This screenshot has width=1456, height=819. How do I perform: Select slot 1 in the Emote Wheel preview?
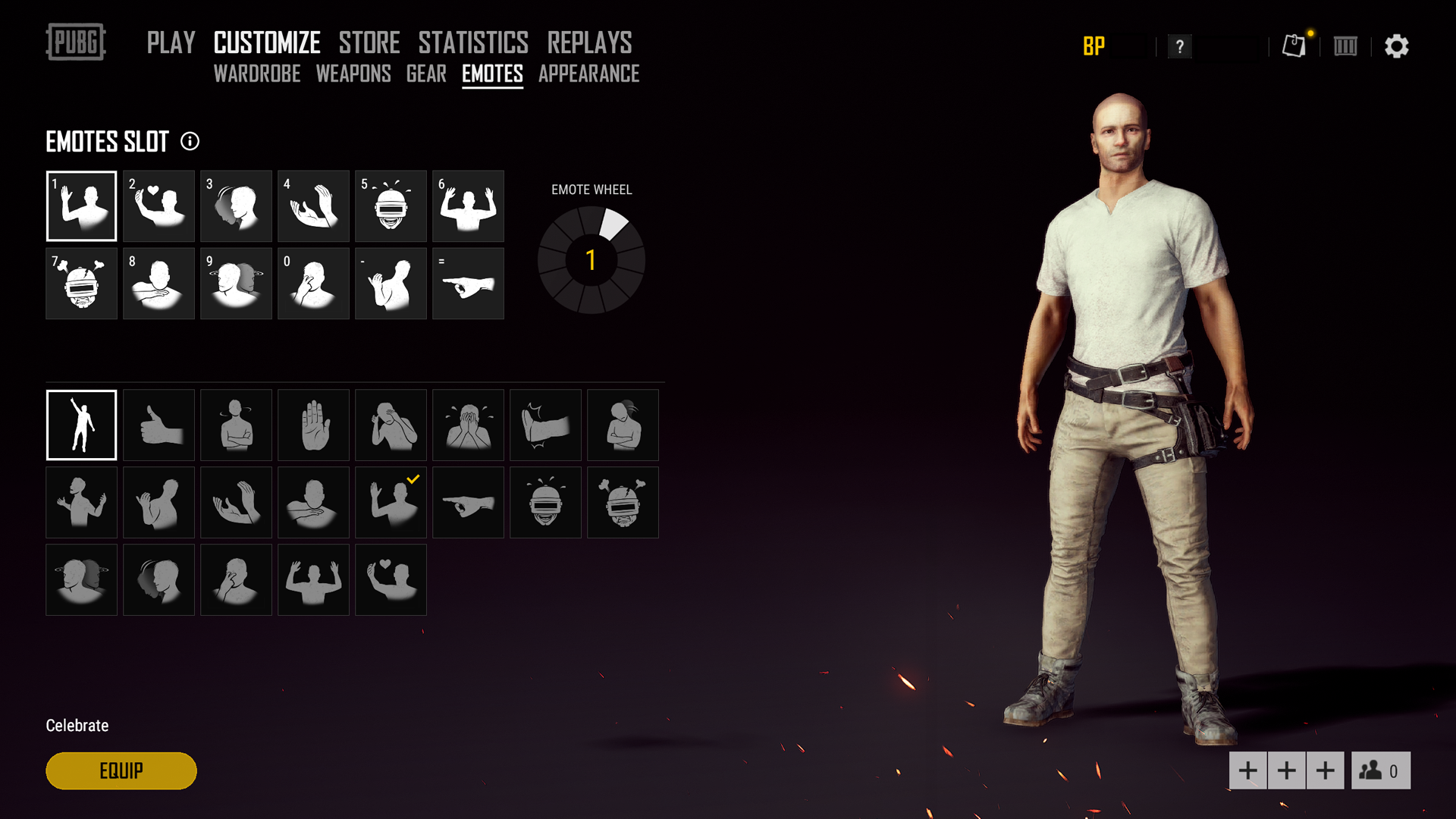pos(591,259)
